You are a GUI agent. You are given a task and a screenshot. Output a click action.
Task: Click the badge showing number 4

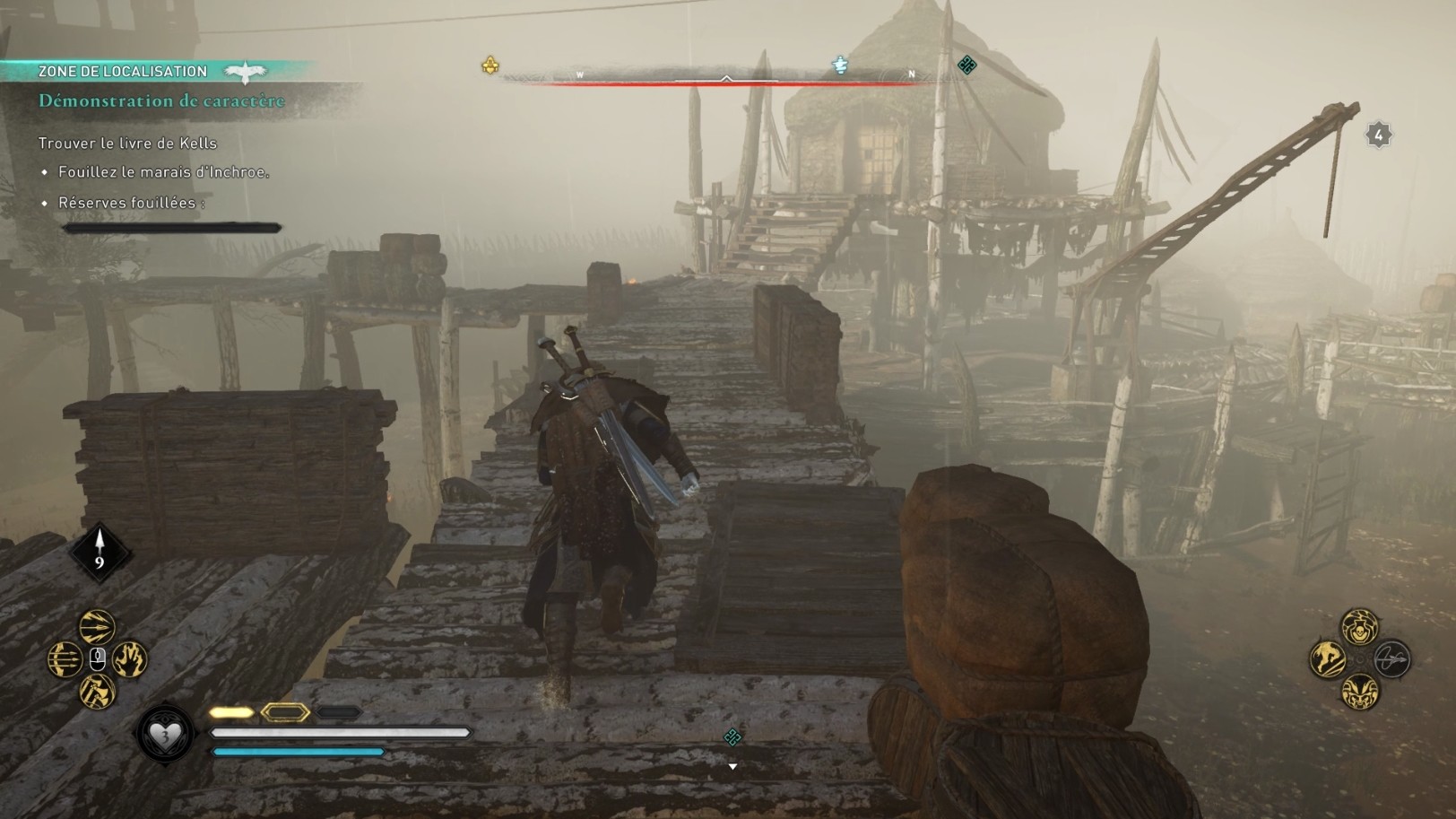click(1379, 135)
